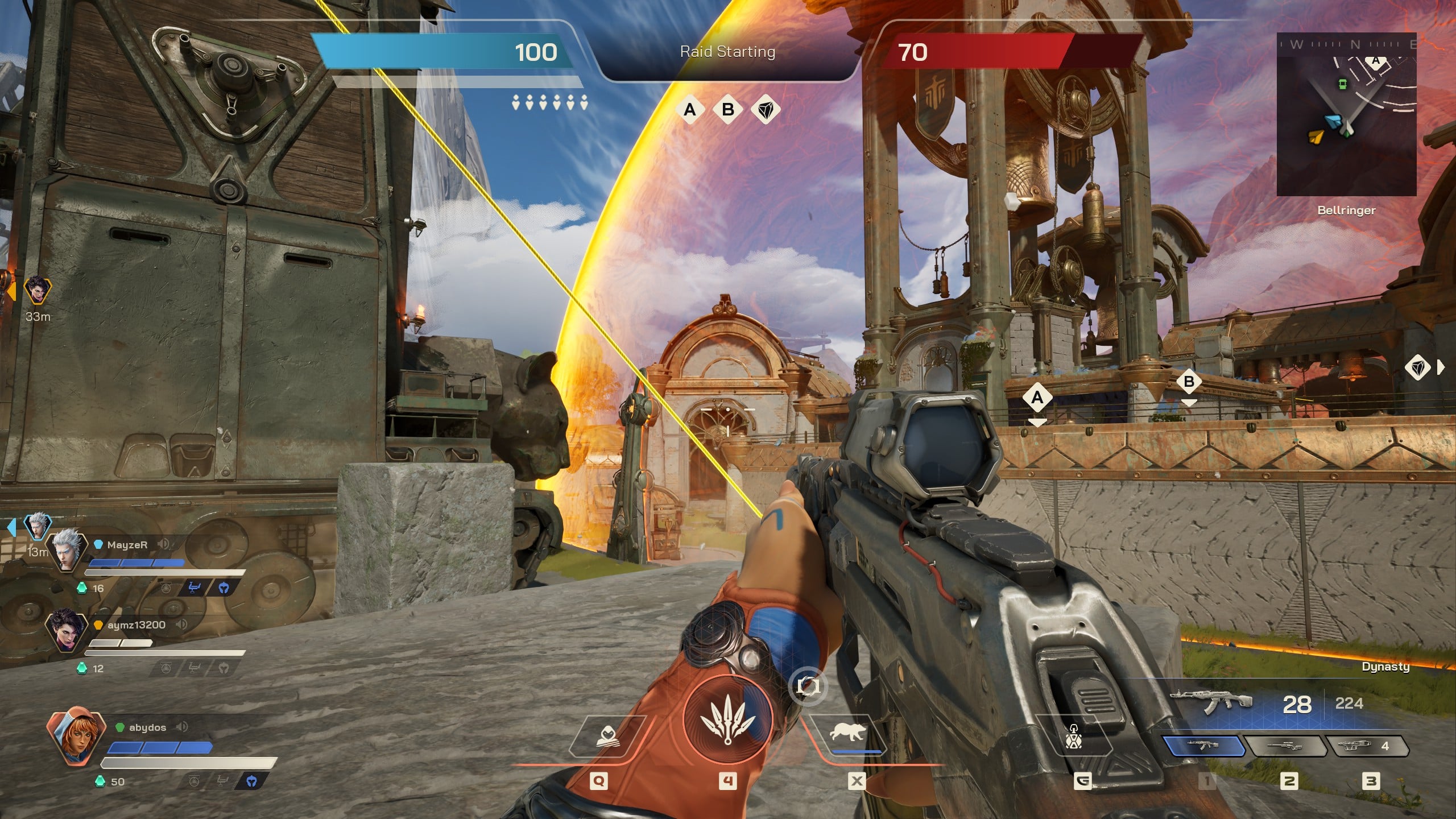This screenshot has height=819, width=1456.
Task: Summon the bear mount icon
Action: click(x=847, y=733)
